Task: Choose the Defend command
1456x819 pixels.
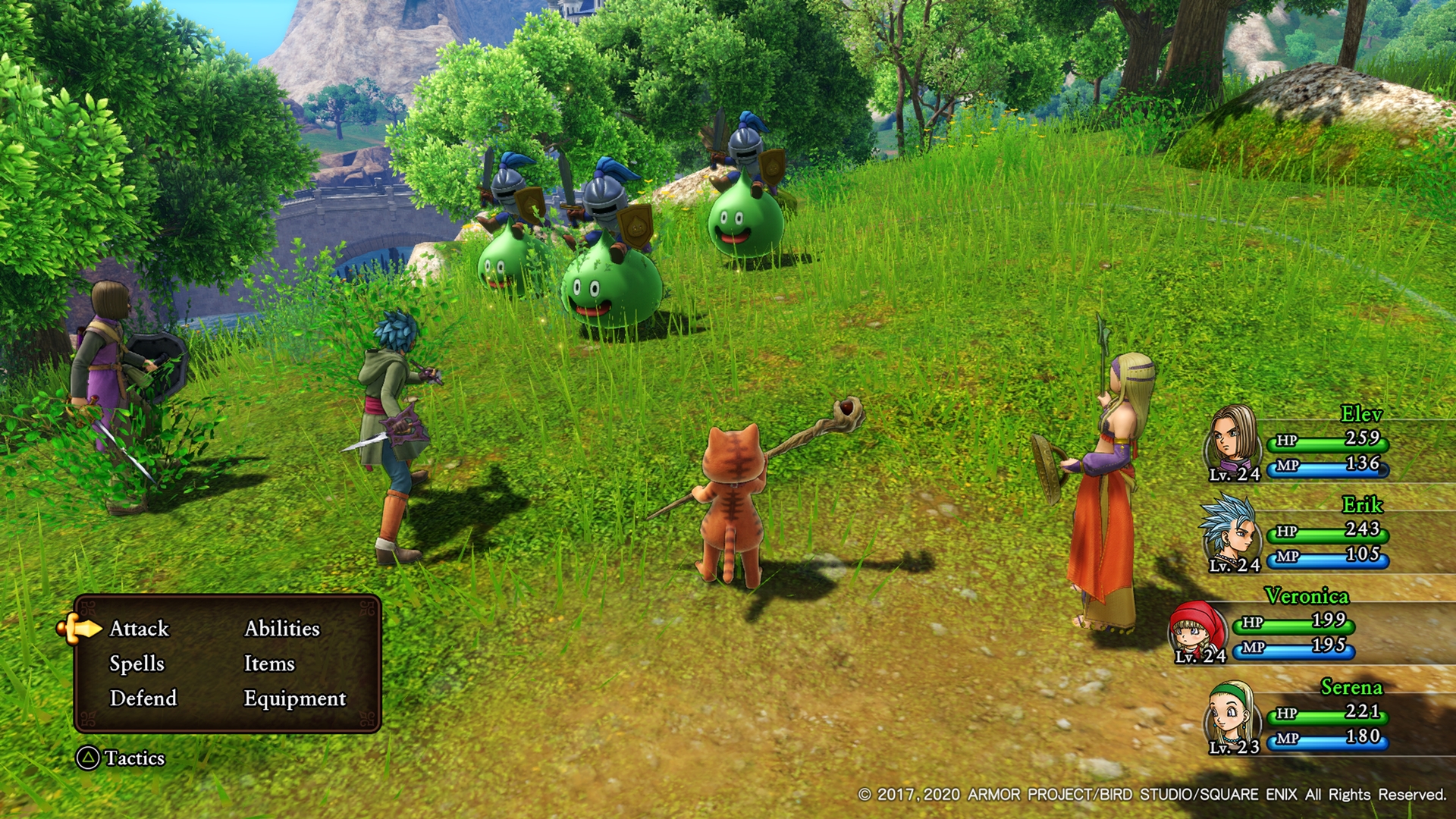Action: 143,698
